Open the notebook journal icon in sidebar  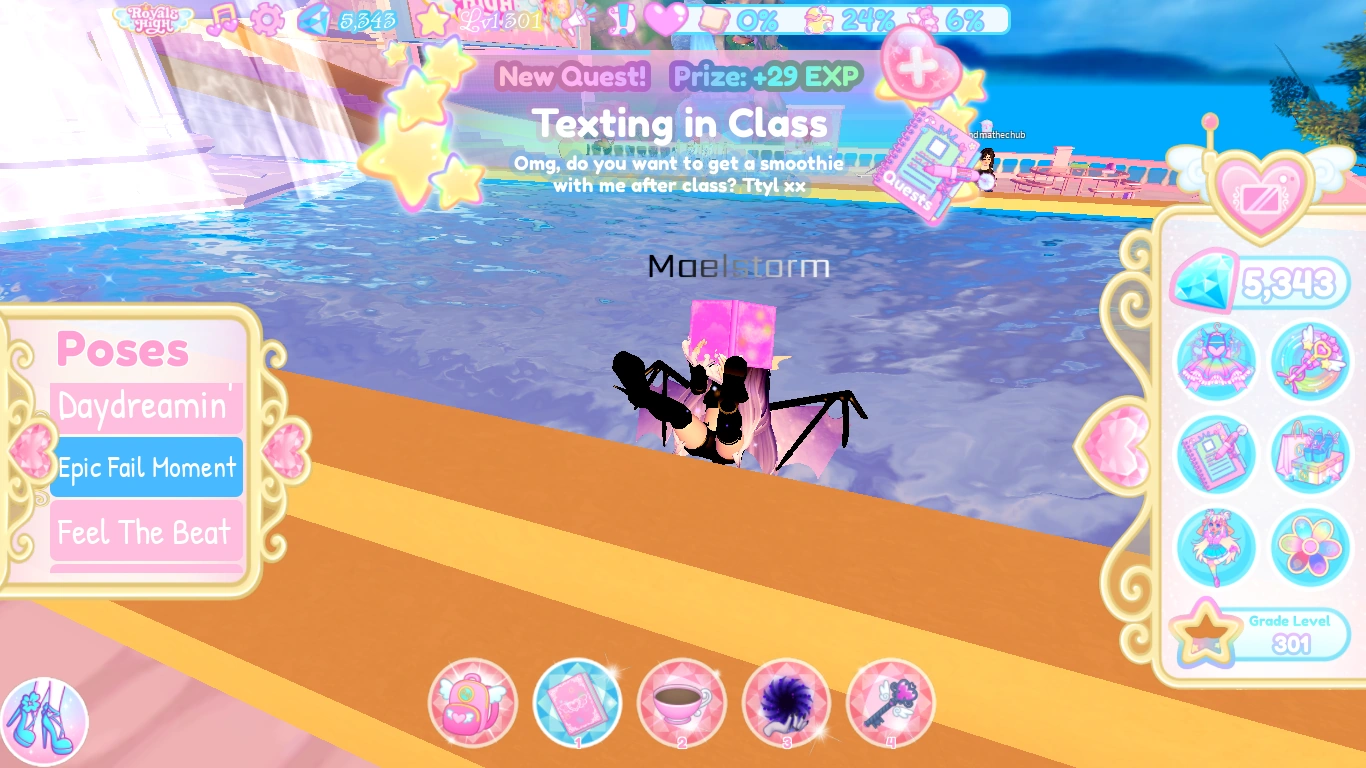coord(1216,455)
